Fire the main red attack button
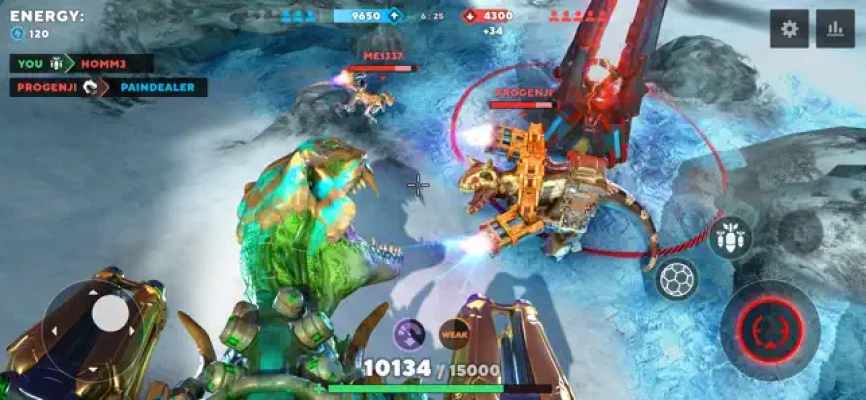Image resolution: width=866 pixels, height=400 pixels. (x=770, y=329)
